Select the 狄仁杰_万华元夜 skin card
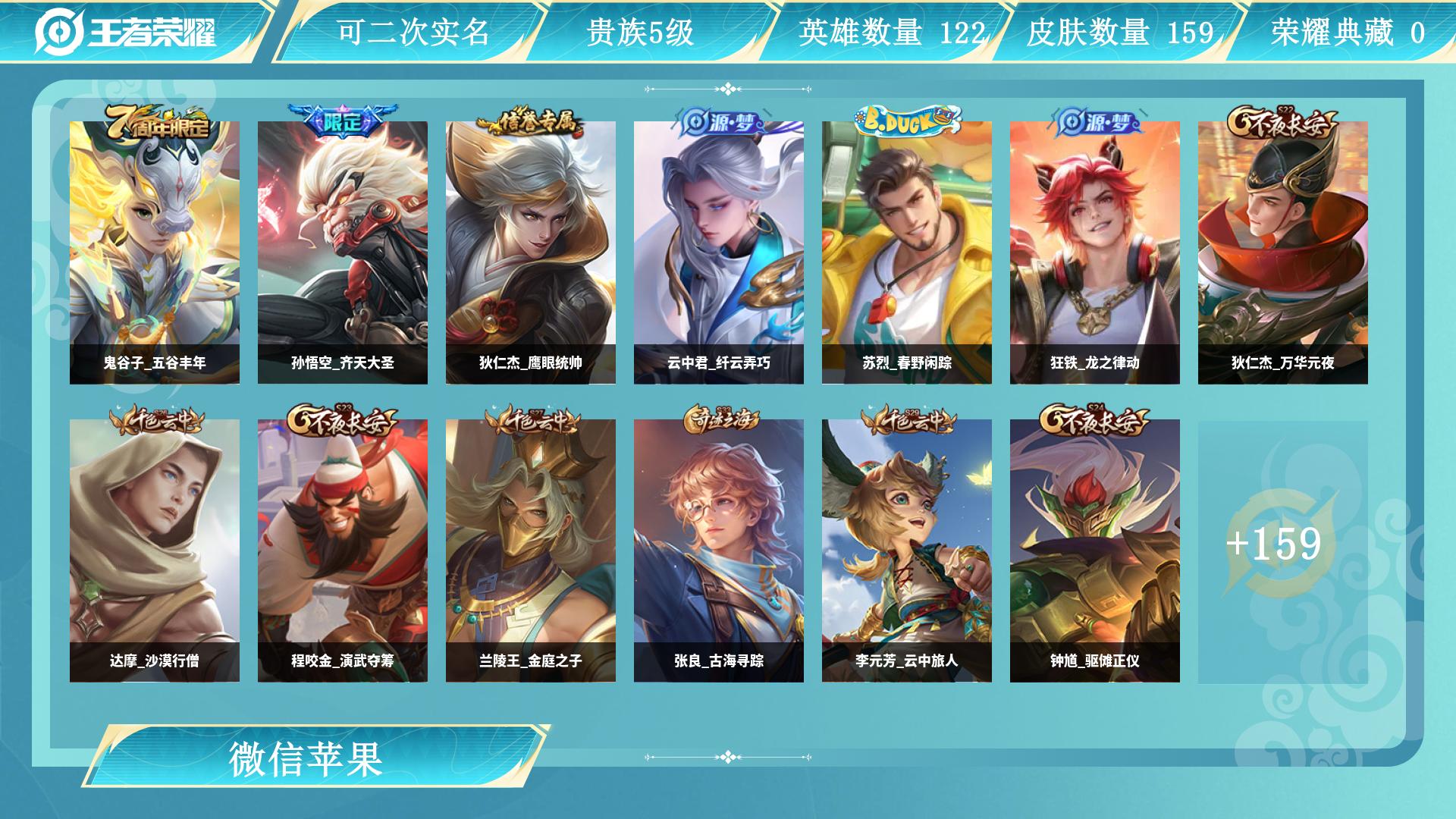The image size is (1456, 819). (1283, 253)
